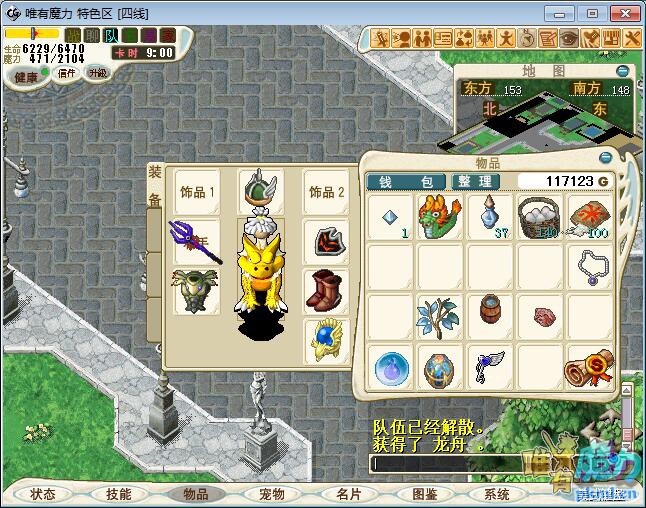The height and width of the screenshot is (508, 646).
Task: Open the 系统 system menu
Action: pyautogui.click(x=497, y=494)
